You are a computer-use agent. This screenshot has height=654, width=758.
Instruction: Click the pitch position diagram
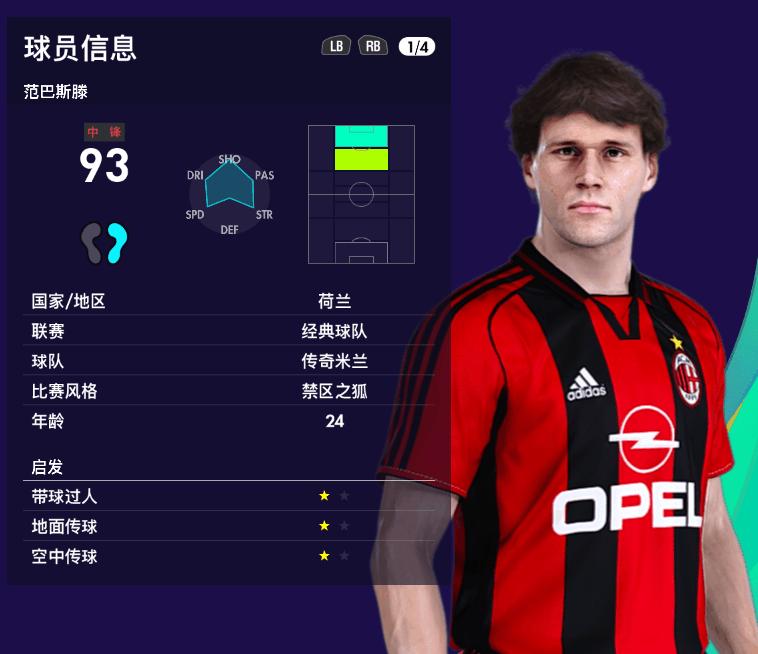[x=361, y=194]
